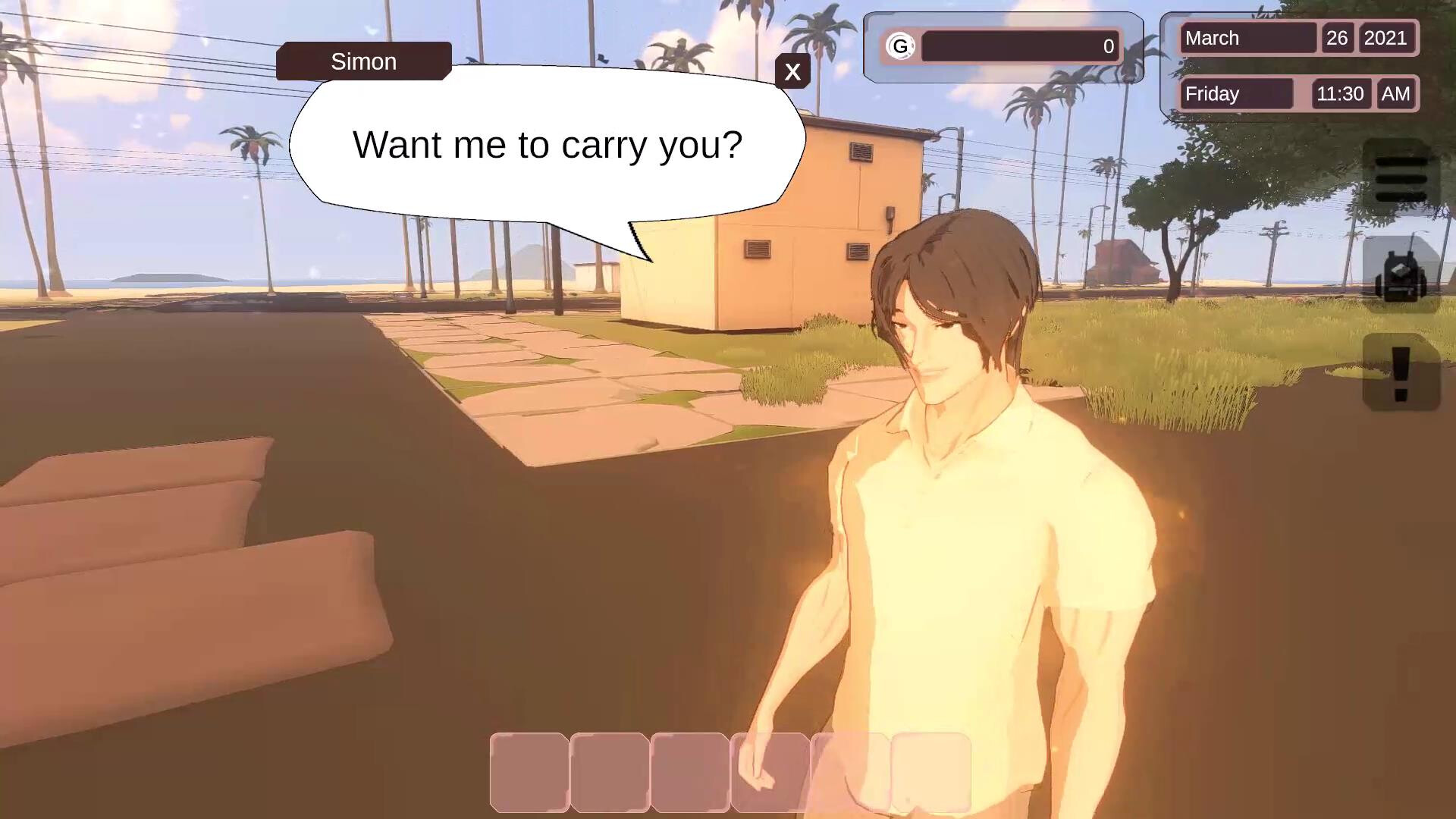This screenshot has width=1456, height=819.
Task: Open the day 26 selector
Action: click(1338, 38)
